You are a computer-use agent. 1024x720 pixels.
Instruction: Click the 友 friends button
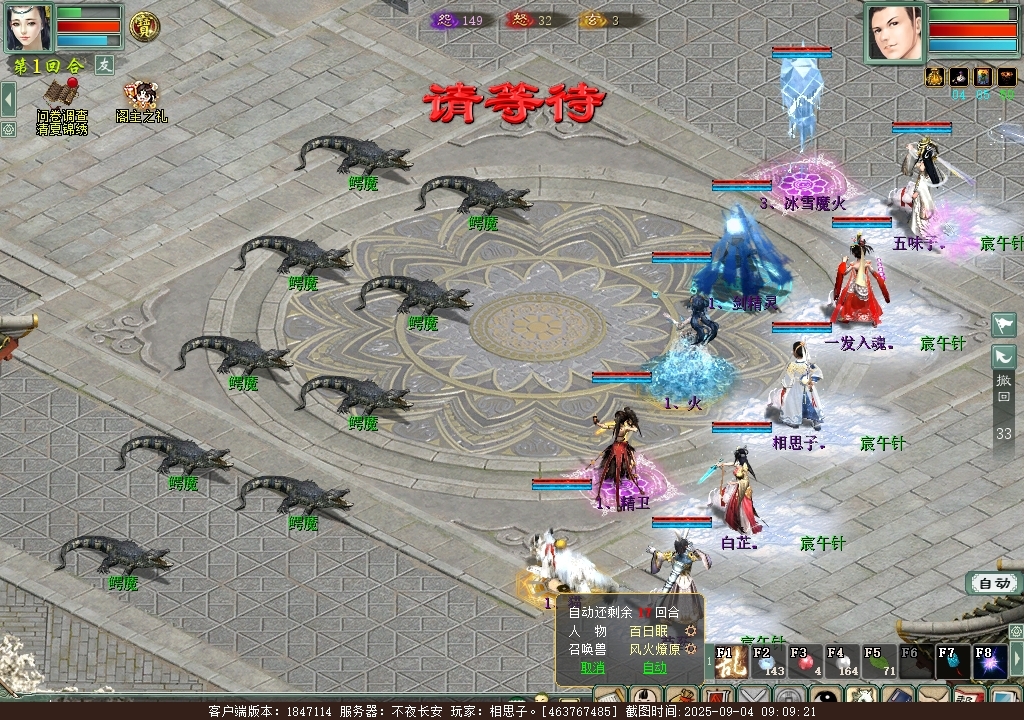104,65
